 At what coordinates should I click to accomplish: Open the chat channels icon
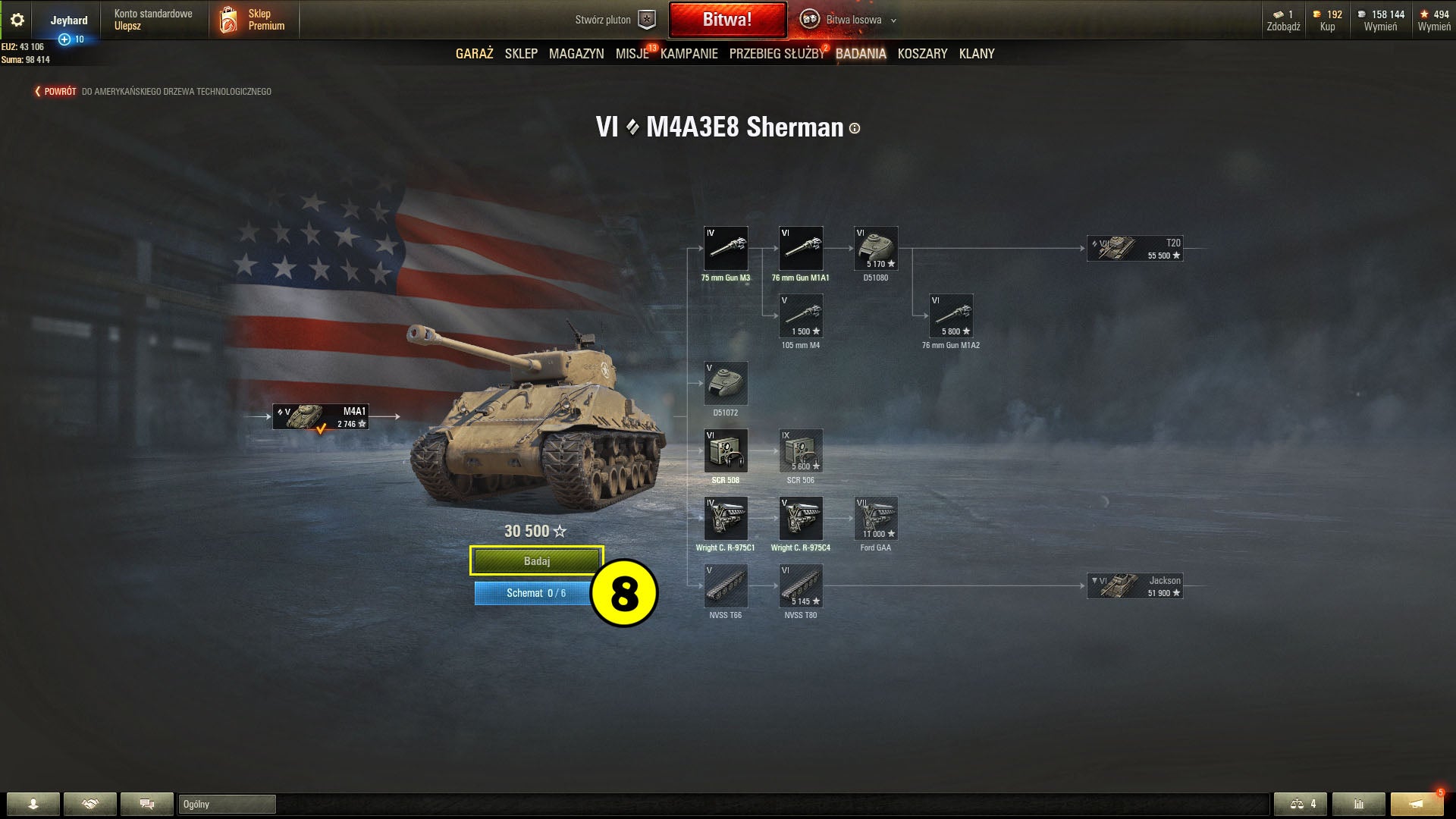pos(148,805)
